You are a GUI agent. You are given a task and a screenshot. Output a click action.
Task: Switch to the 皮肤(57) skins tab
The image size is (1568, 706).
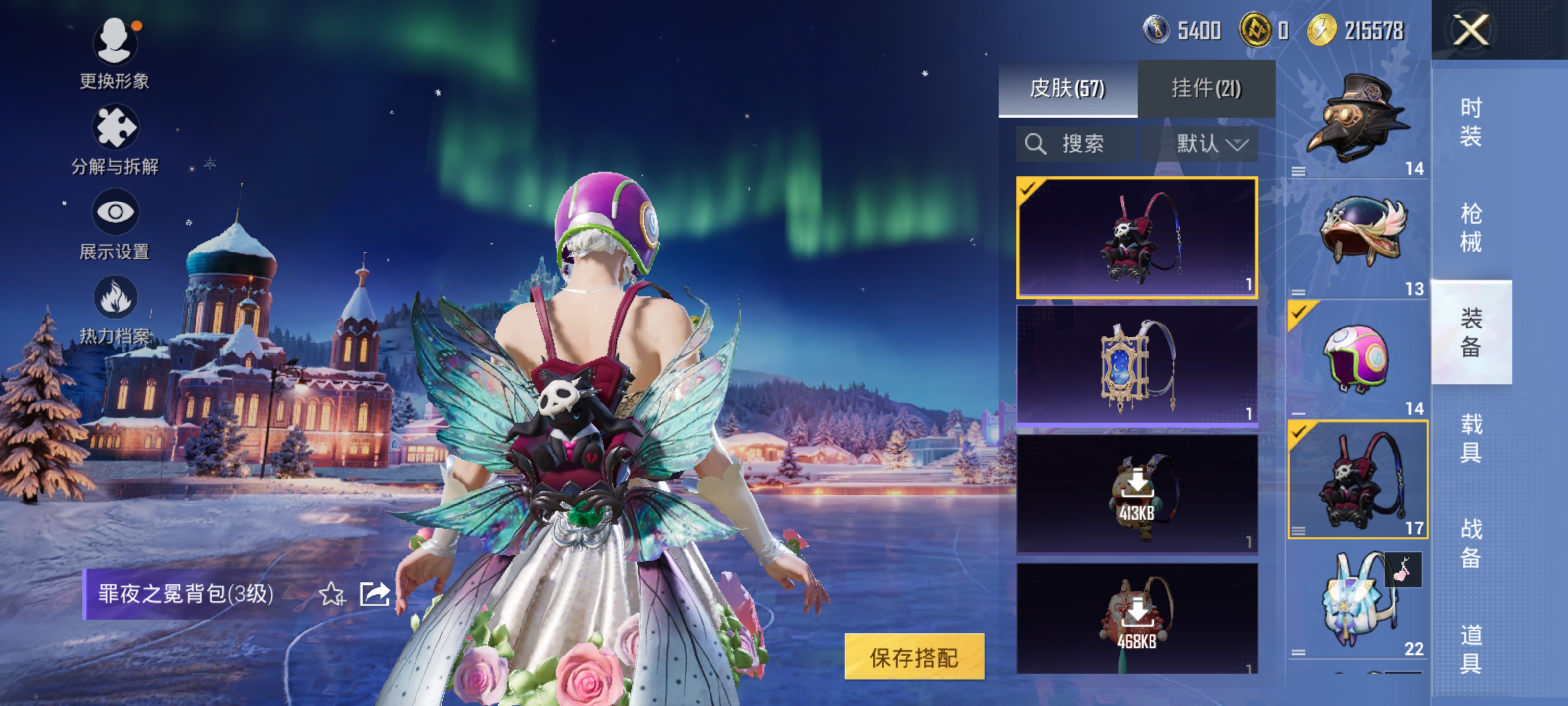(1067, 88)
